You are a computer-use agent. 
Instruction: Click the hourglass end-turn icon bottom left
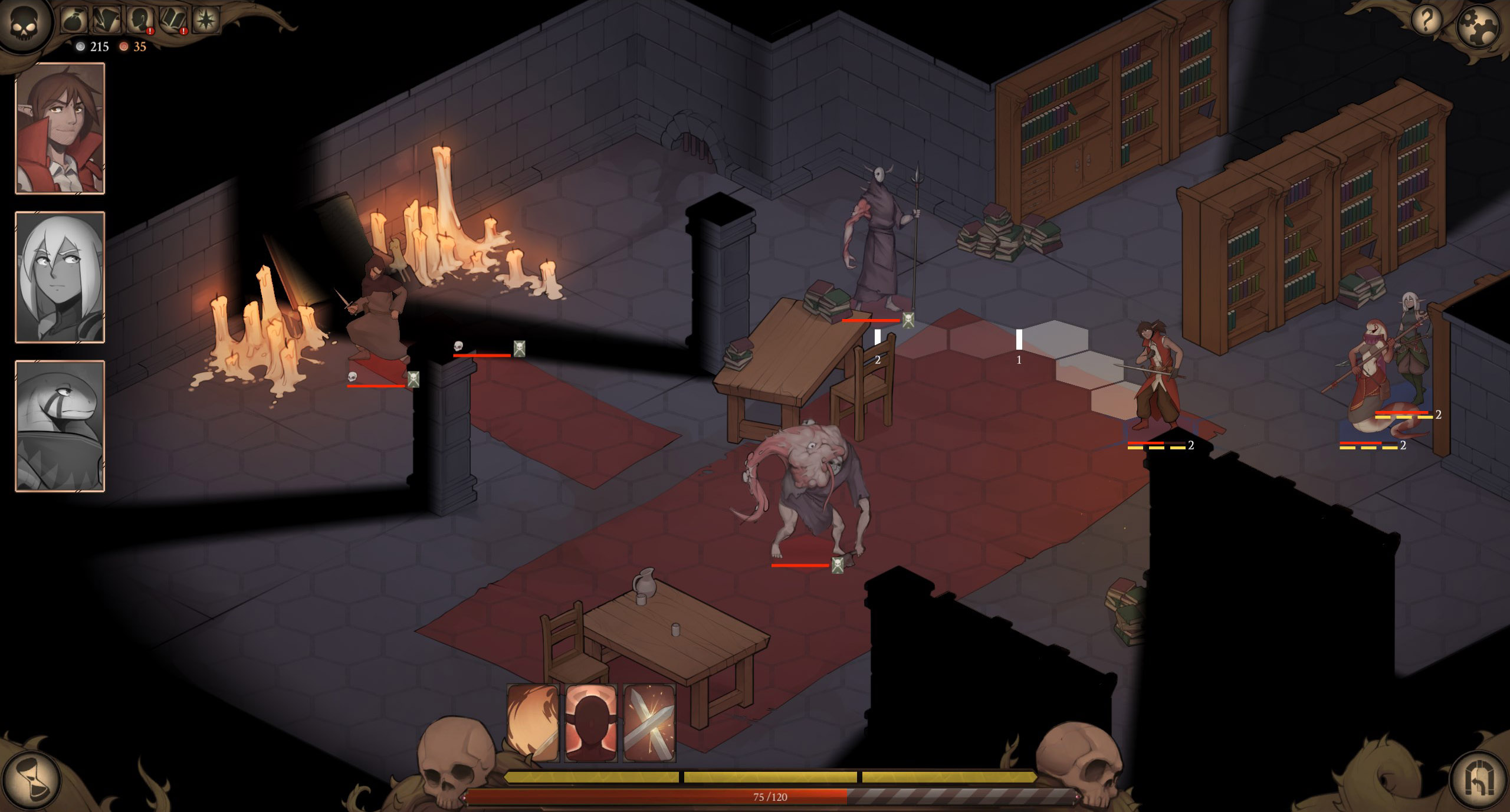(31, 780)
